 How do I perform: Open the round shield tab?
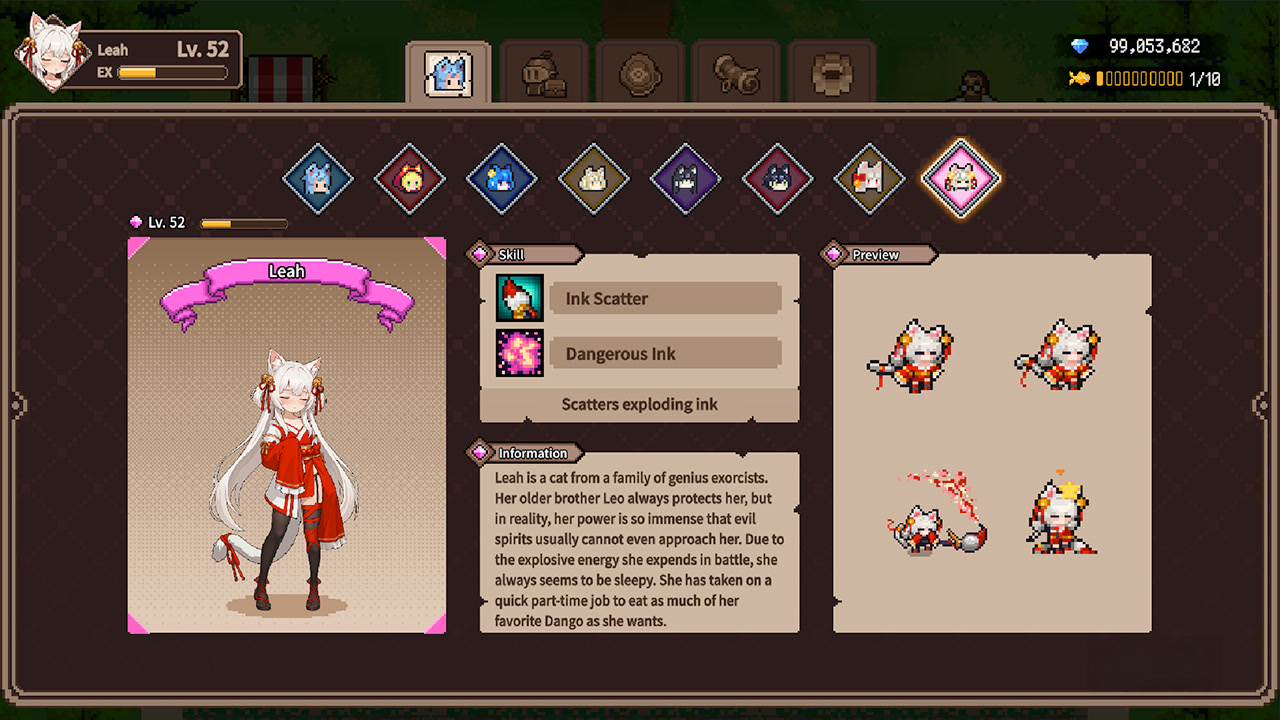[x=639, y=73]
